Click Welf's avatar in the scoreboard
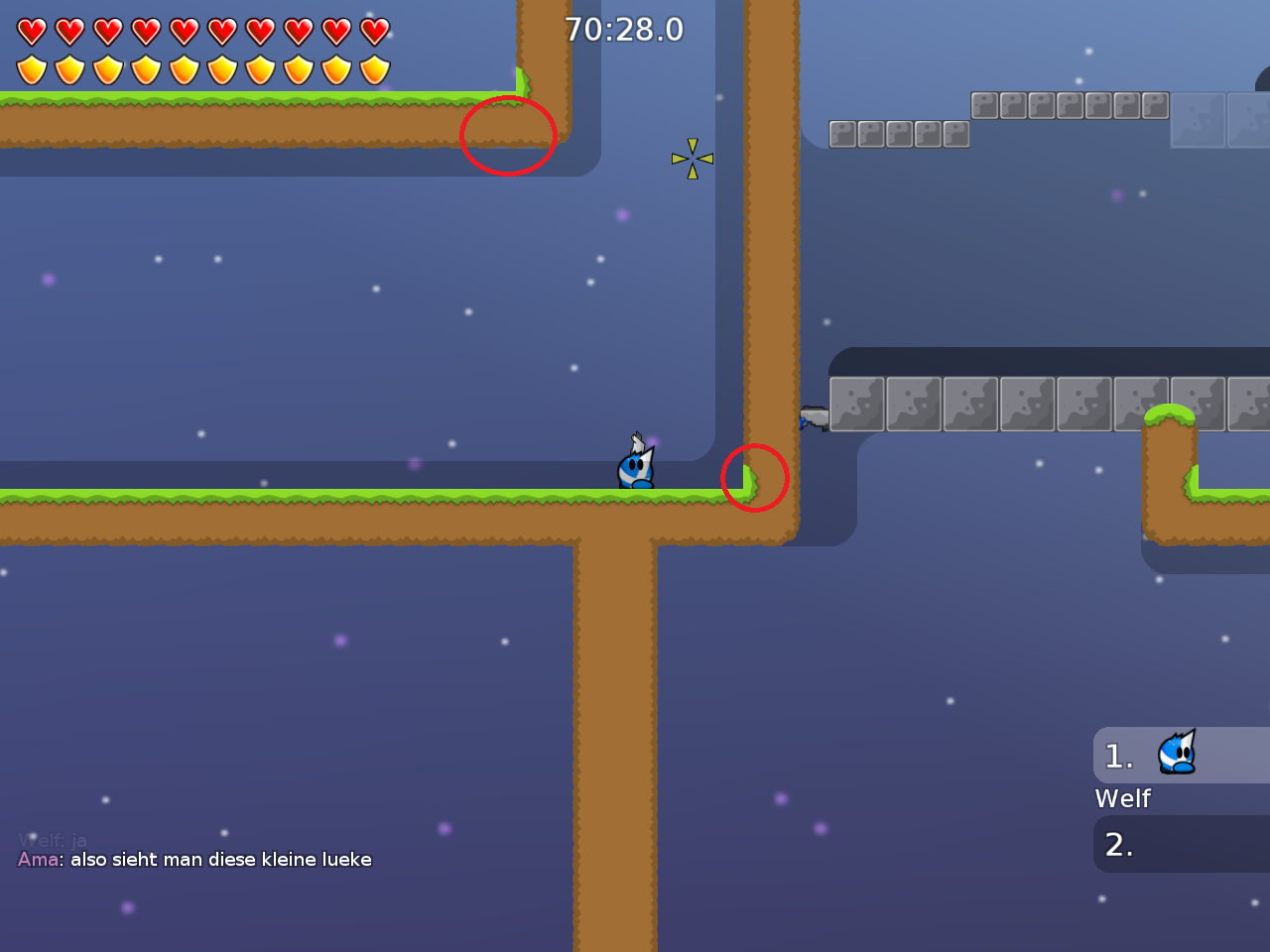This screenshot has height=952, width=1270. point(1176,754)
